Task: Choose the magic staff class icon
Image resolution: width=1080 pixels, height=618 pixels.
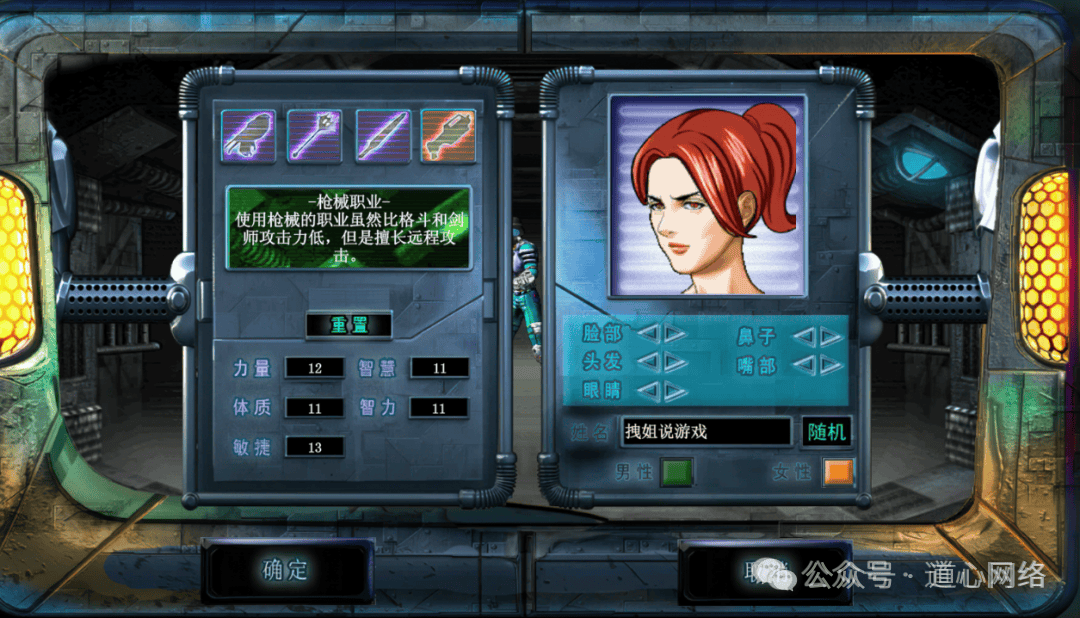Action: pyautogui.click(x=315, y=136)
